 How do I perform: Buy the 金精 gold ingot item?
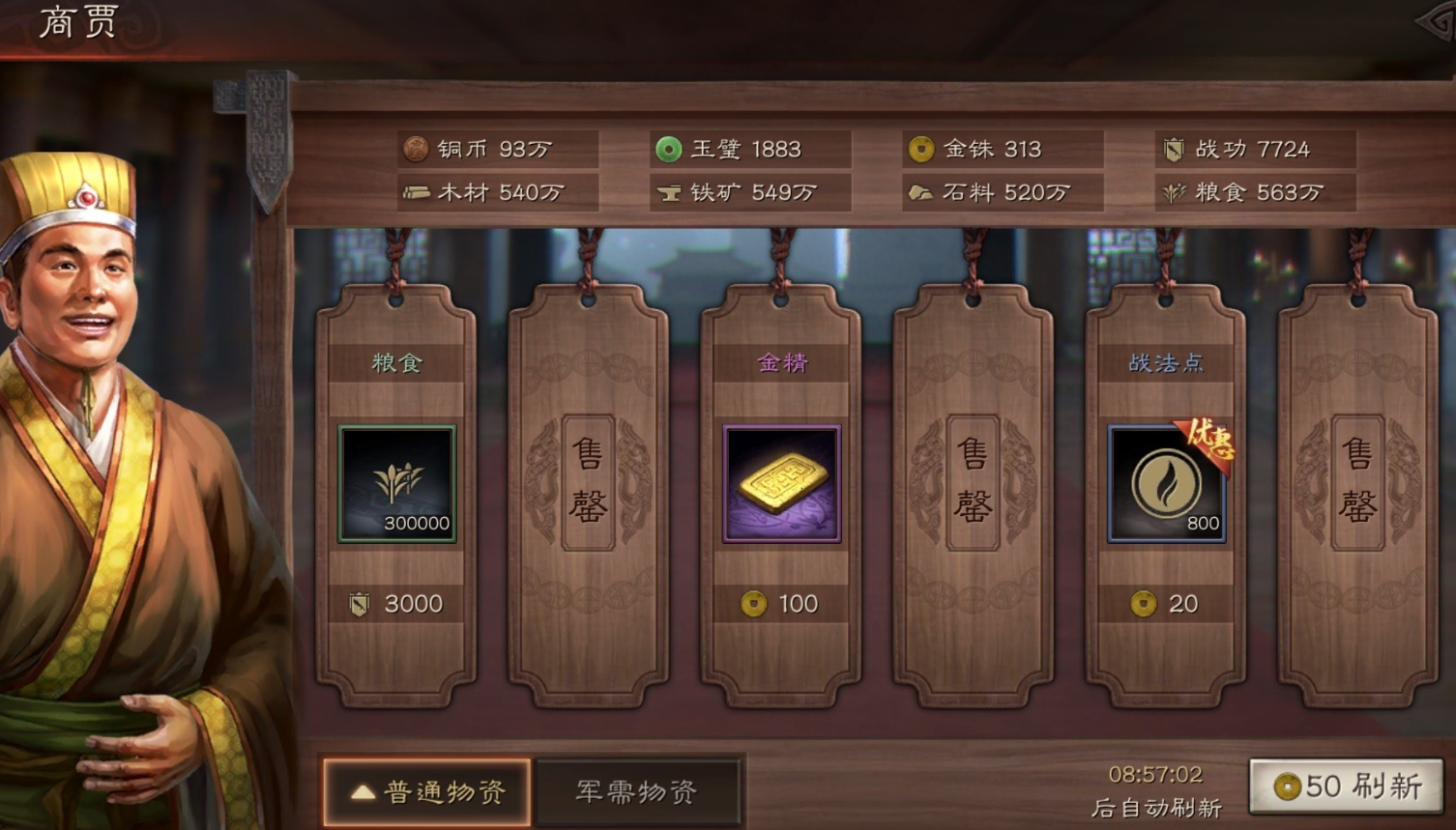781,483
